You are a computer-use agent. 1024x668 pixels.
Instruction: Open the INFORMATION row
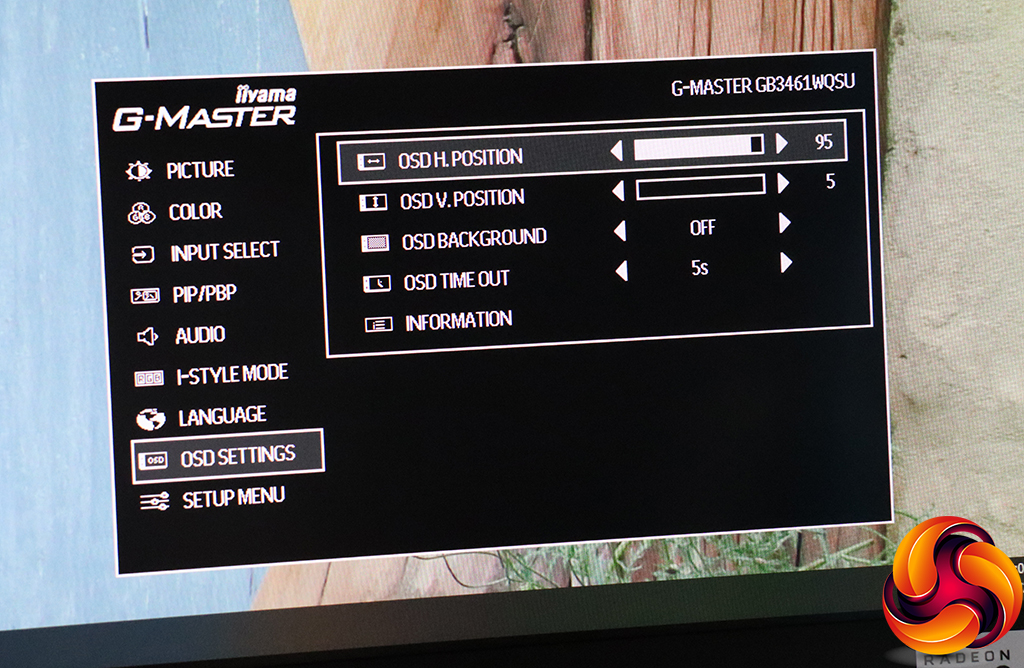pos(458,321)
